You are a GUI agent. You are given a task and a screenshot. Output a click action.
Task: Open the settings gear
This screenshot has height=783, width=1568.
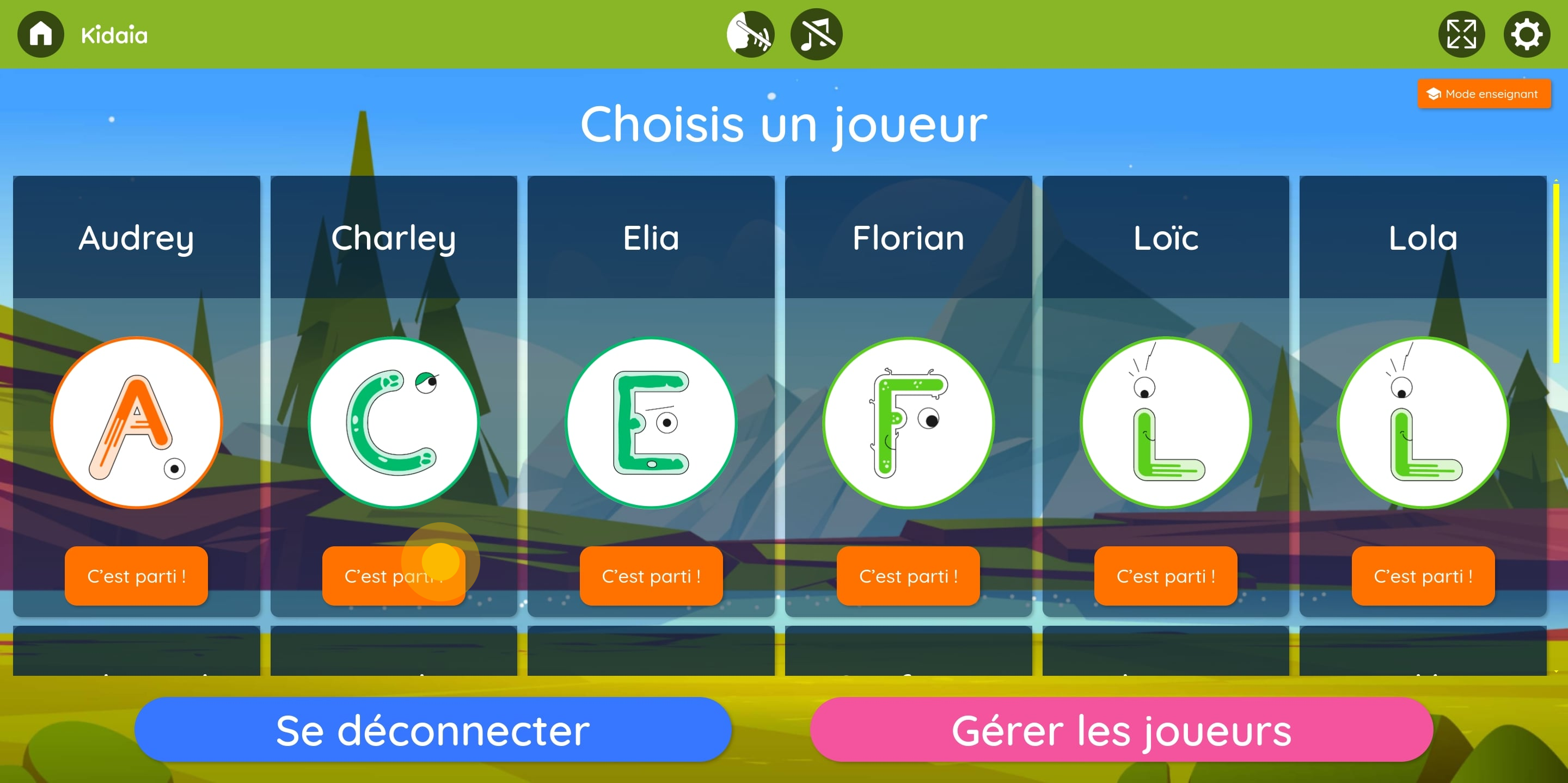pyautogui.click(x=1527, y=35)
